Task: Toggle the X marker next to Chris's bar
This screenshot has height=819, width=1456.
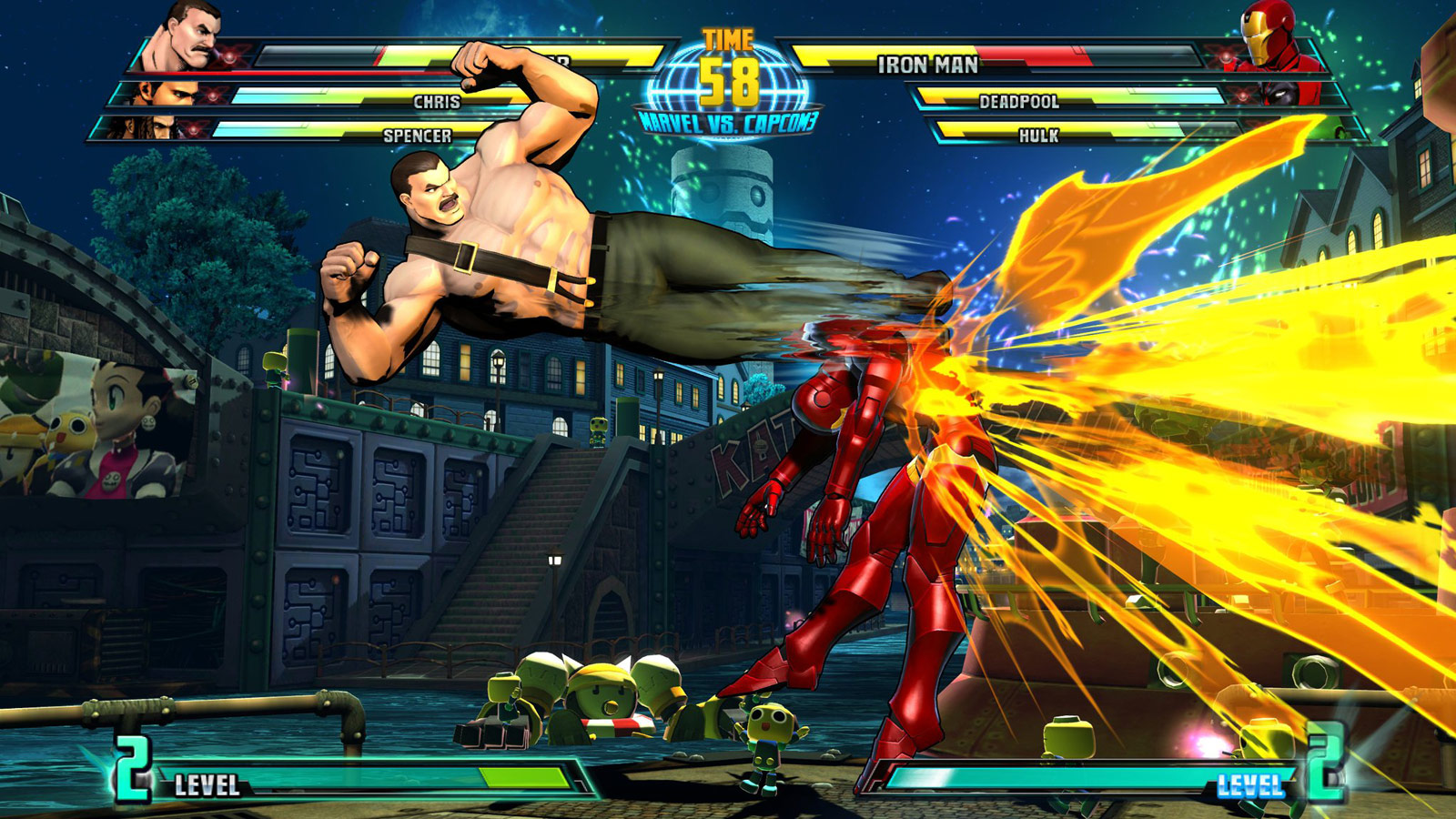Action: [x=214, y=94]
